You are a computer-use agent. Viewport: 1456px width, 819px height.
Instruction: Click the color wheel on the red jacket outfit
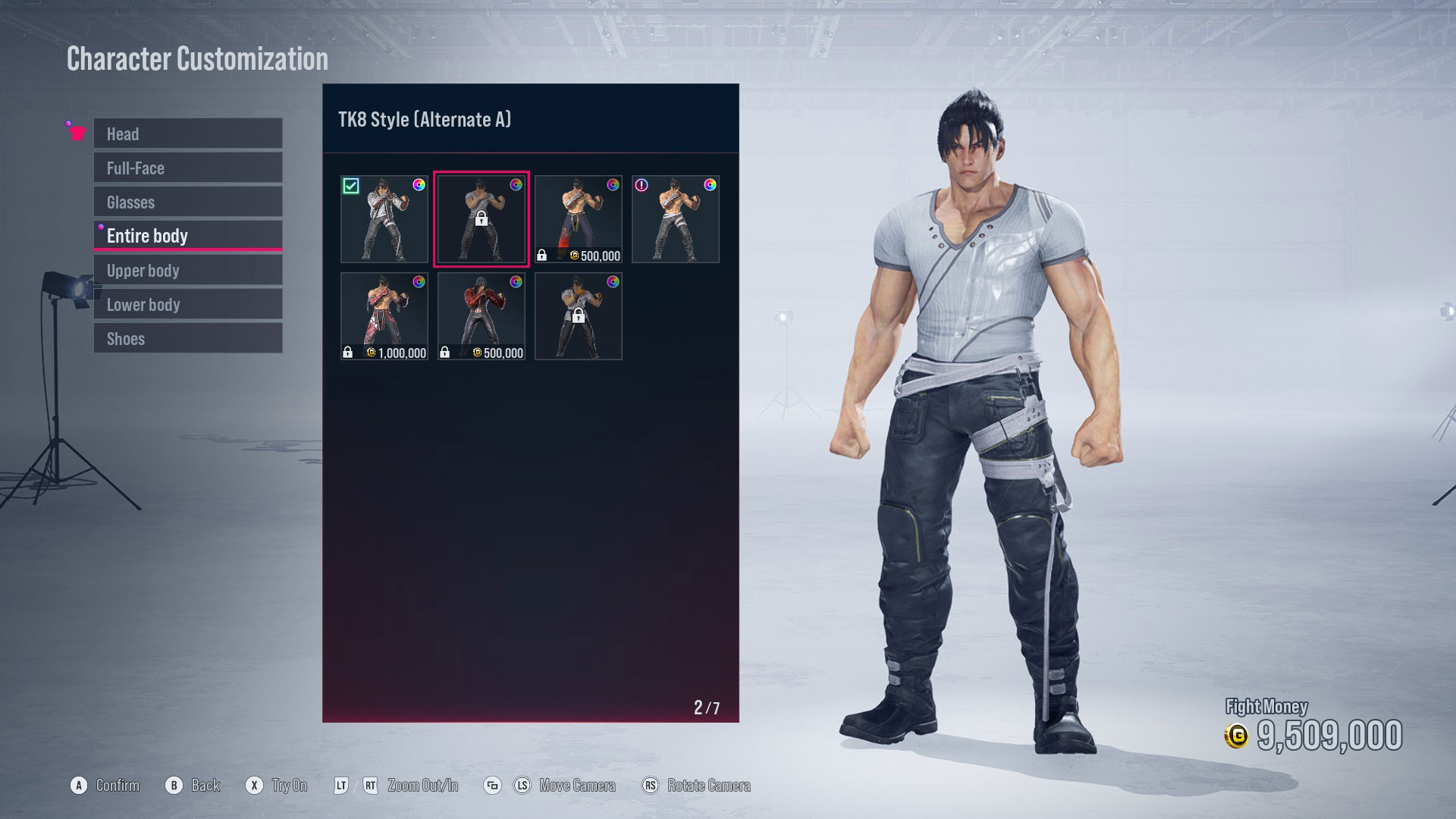click(x=515, y=282)
